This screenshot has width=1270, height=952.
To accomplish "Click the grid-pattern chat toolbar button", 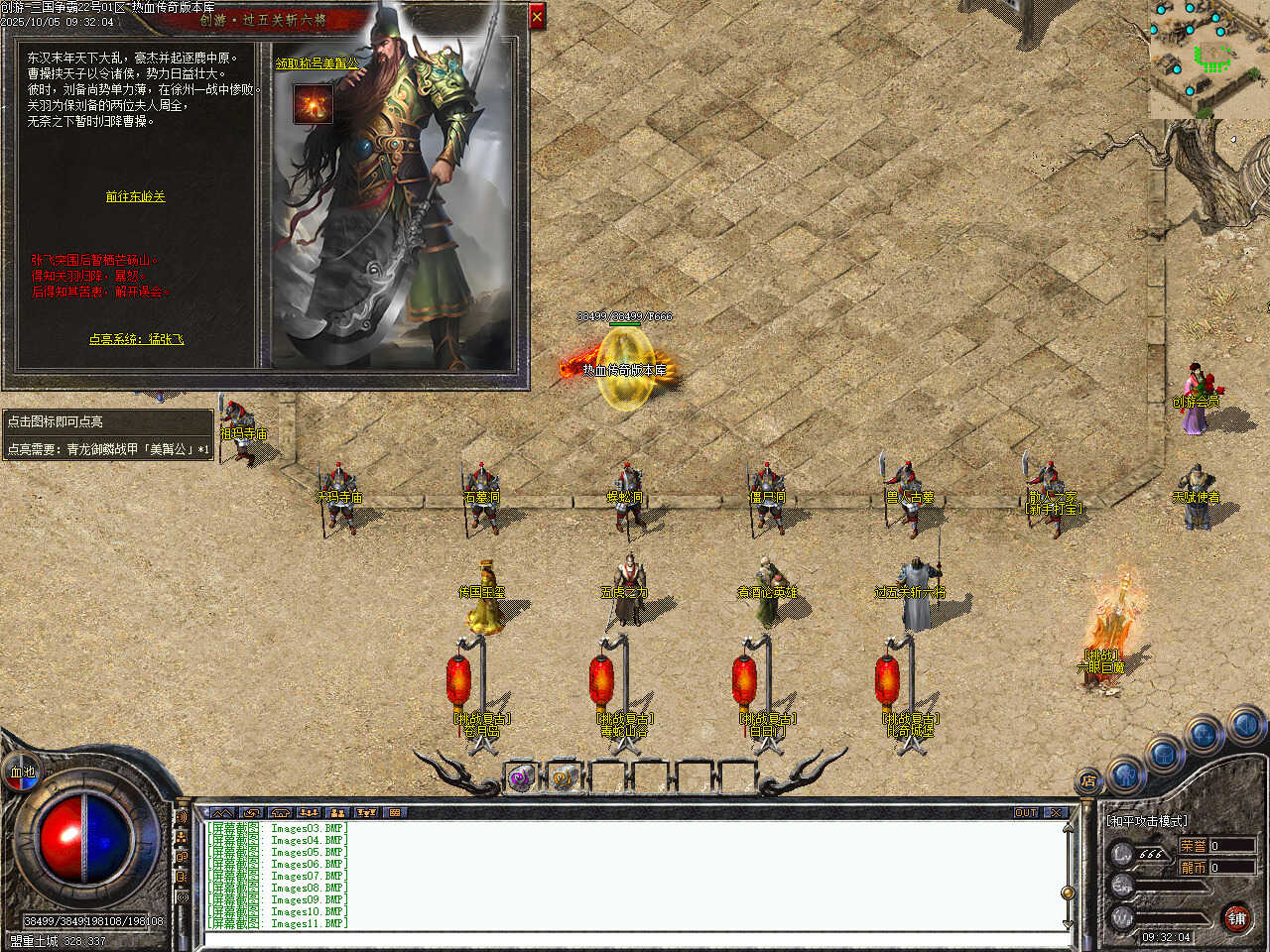I will tap(395, 812).
